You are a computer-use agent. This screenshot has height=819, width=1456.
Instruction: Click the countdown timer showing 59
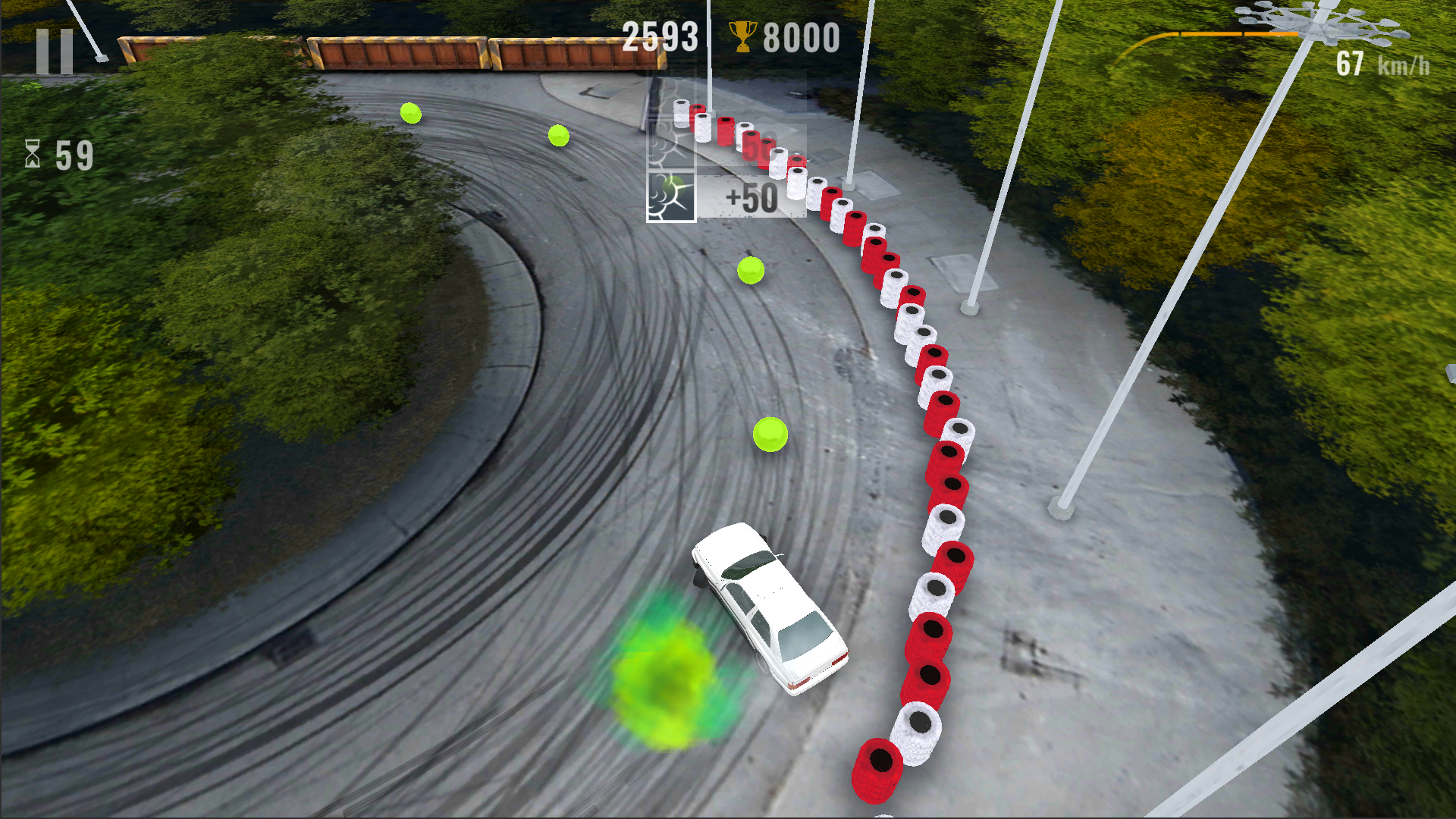pyautogui.click(x=72, y=155)
